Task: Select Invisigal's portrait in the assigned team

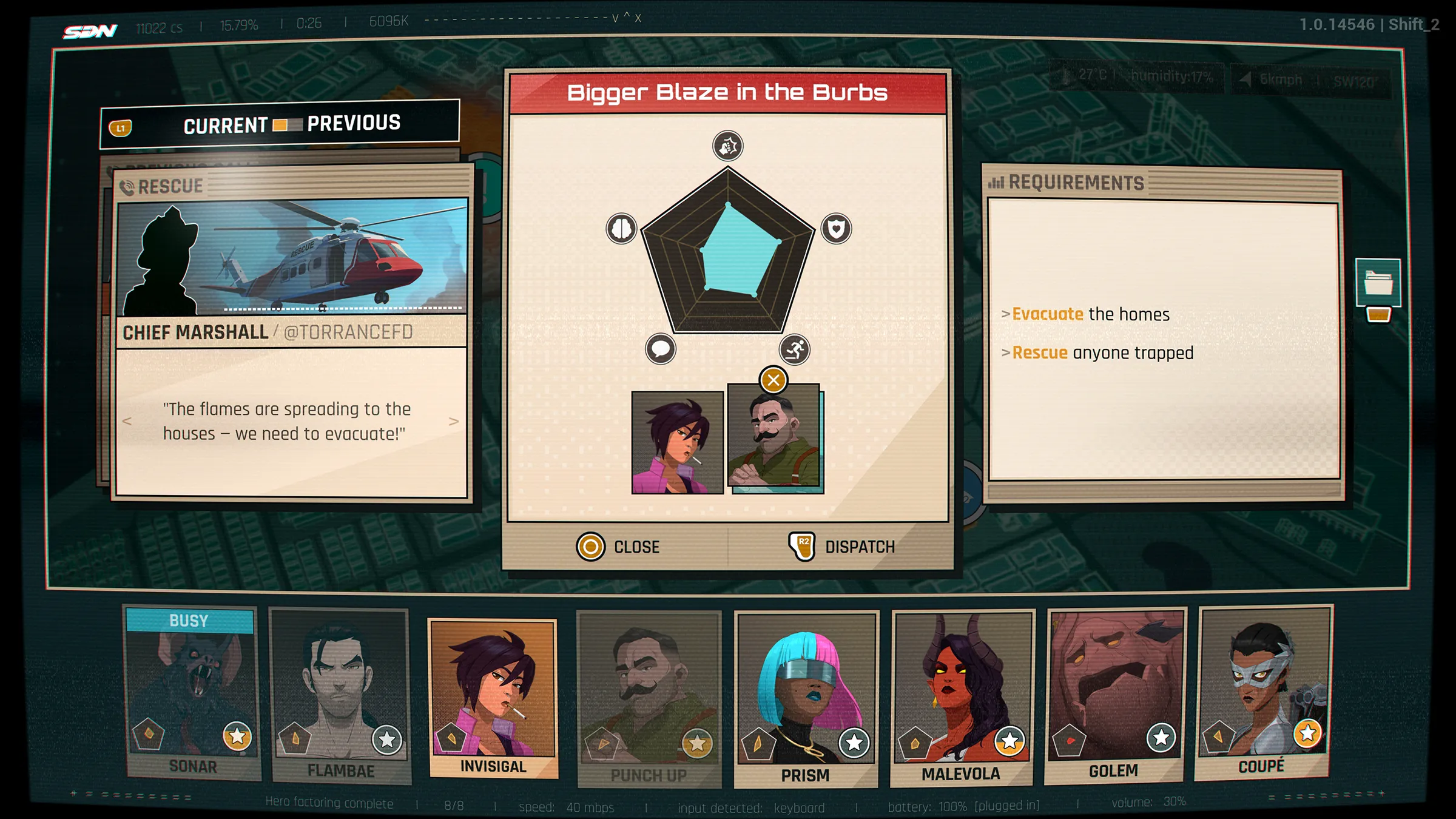Action: tap(677, 442)
